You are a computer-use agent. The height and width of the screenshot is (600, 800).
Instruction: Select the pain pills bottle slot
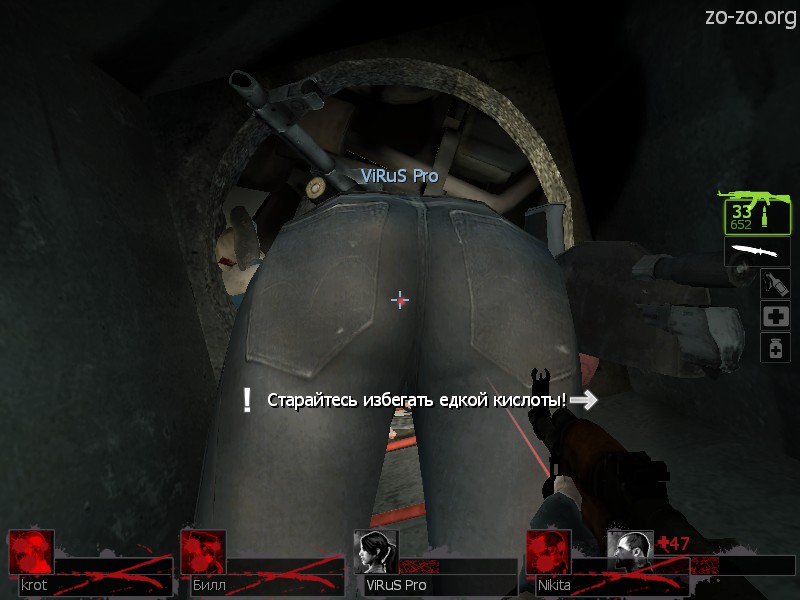tap(776, 348)
